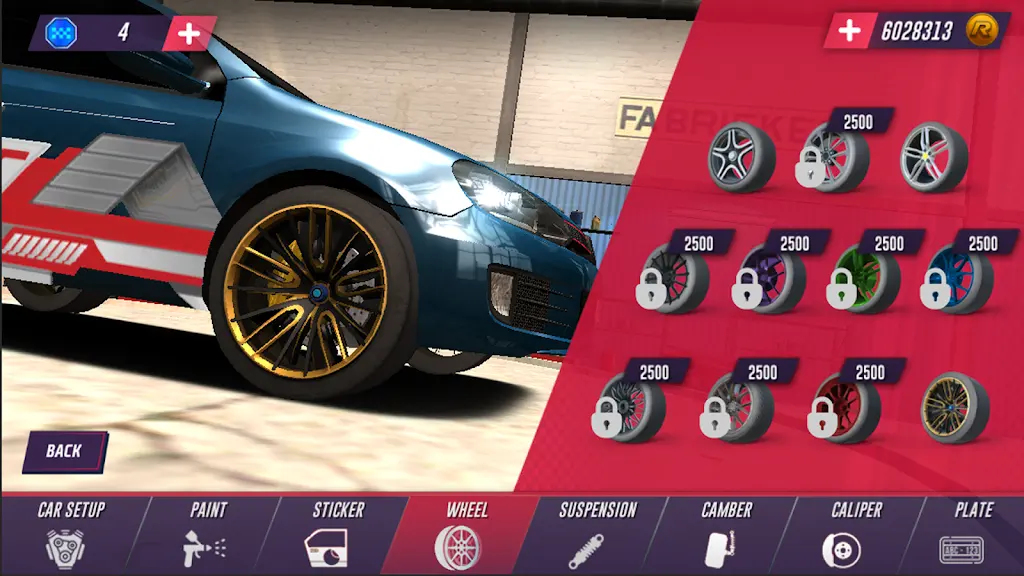
Task: Select the Wheel tab
Action: click(465, 534)
